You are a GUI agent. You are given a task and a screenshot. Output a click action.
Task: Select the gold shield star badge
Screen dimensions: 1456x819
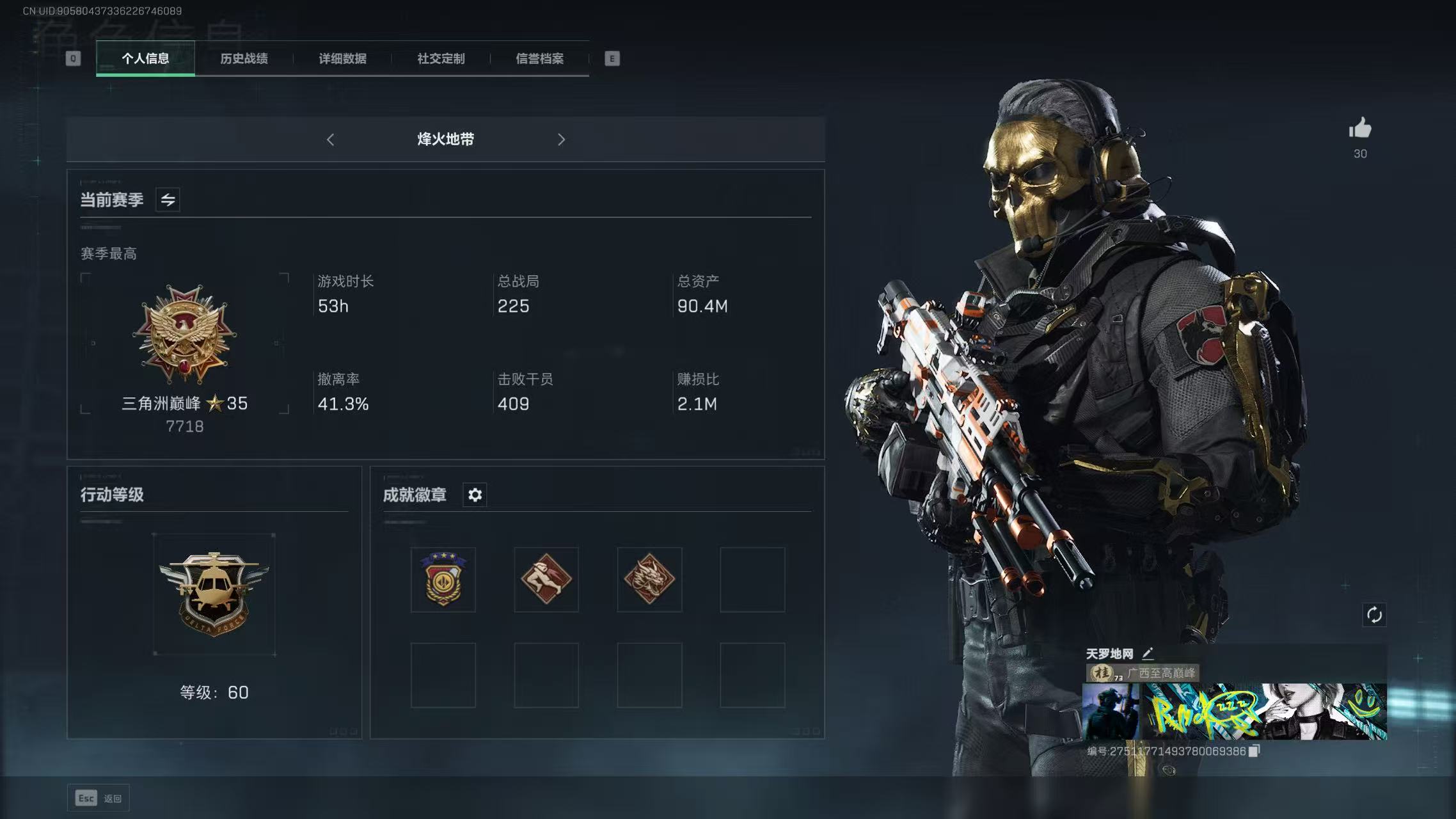pos(443,580)
